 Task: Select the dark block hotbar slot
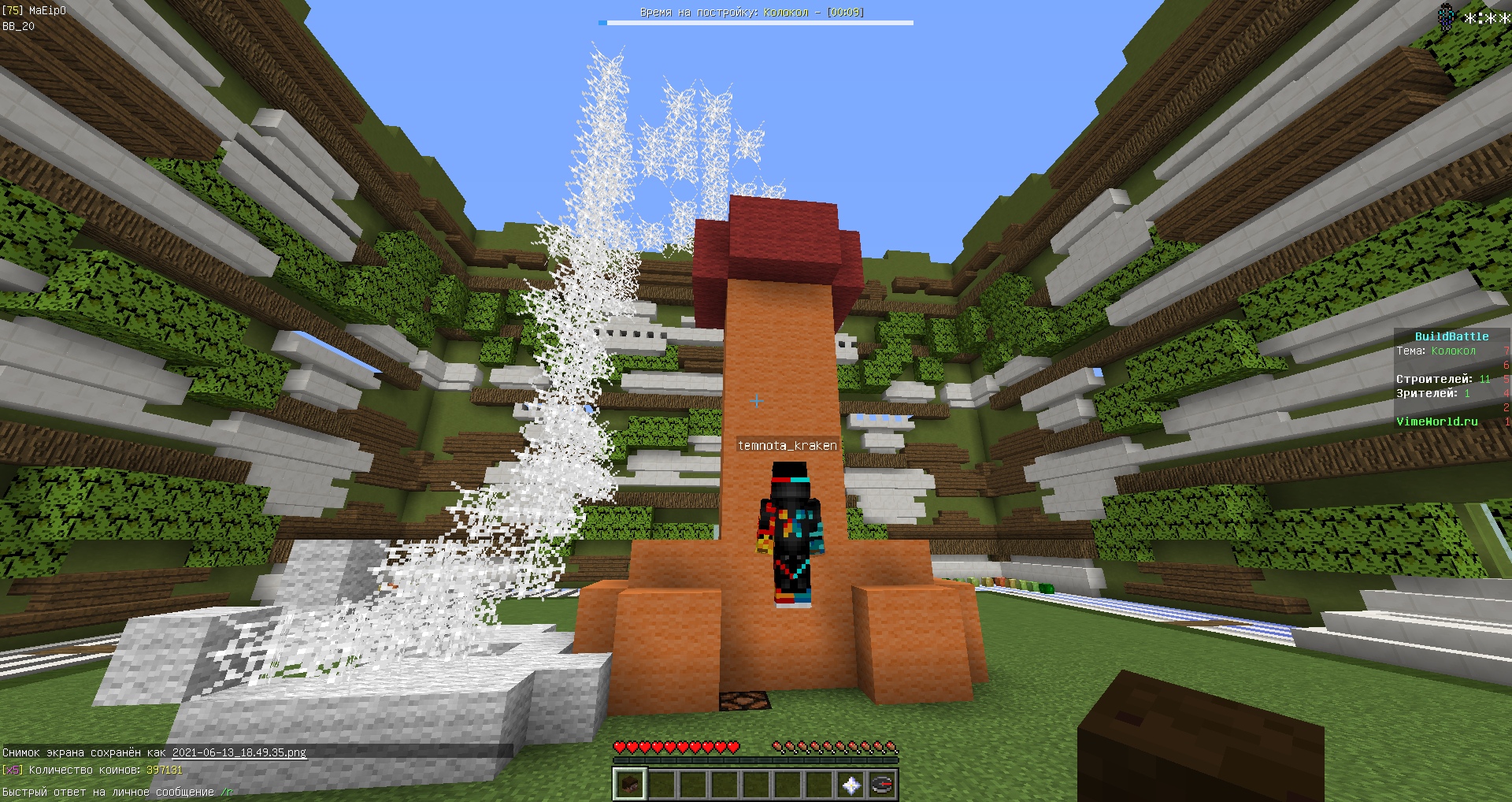629,785
